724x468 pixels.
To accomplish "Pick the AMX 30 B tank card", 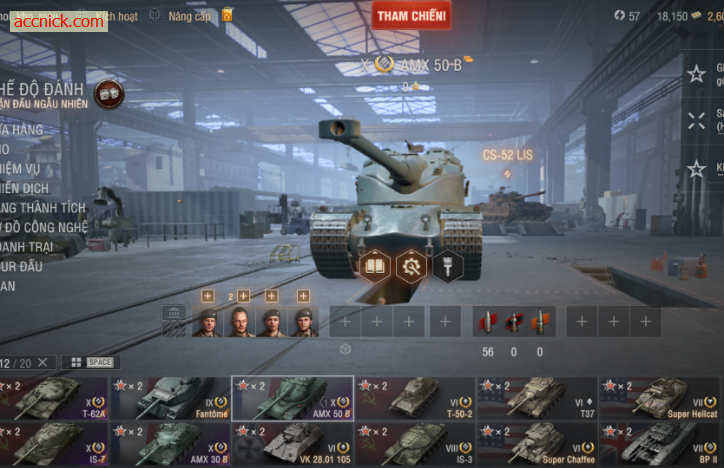I will pyautogui.click(x=170, y=443).
